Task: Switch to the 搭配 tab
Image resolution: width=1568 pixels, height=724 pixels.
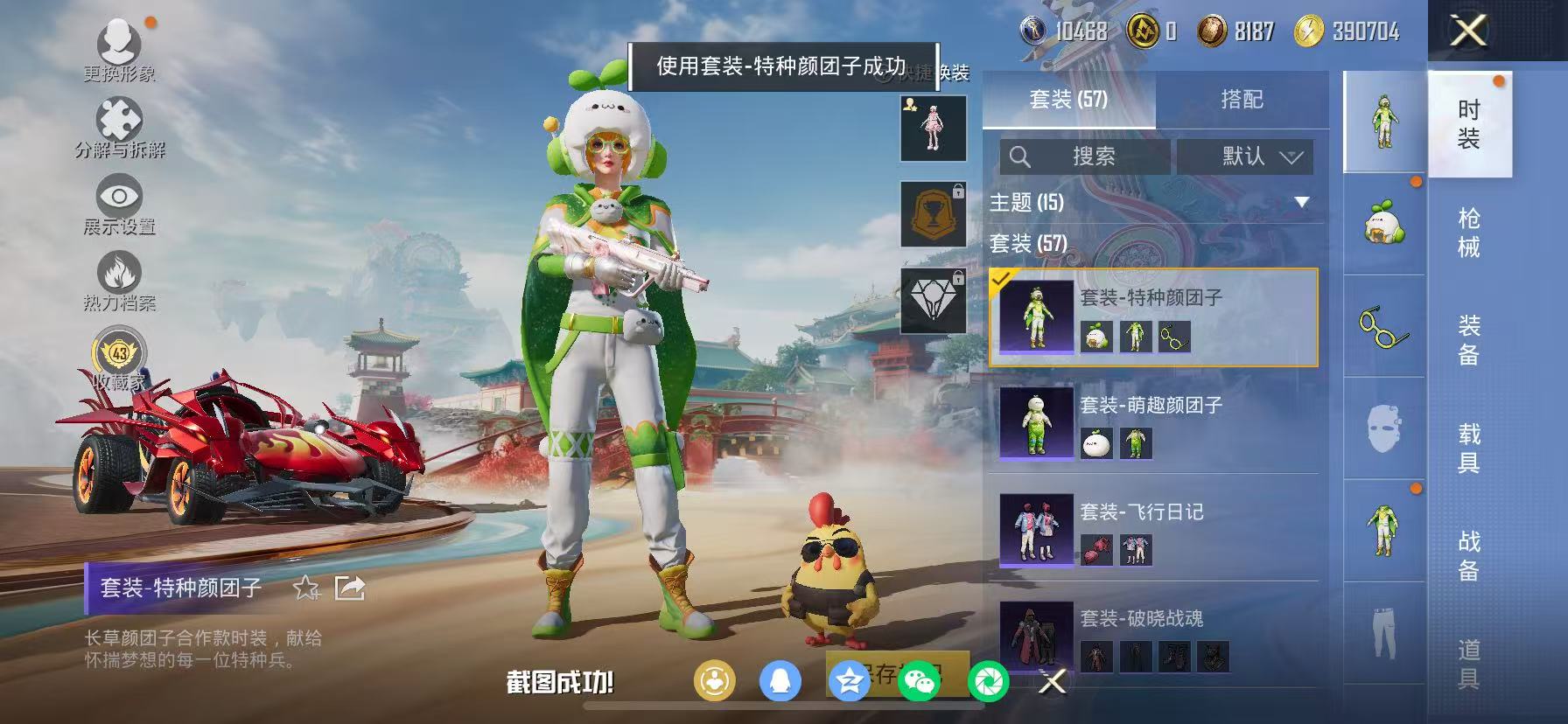Action: pyautogui.click(x=1242, y=99)
